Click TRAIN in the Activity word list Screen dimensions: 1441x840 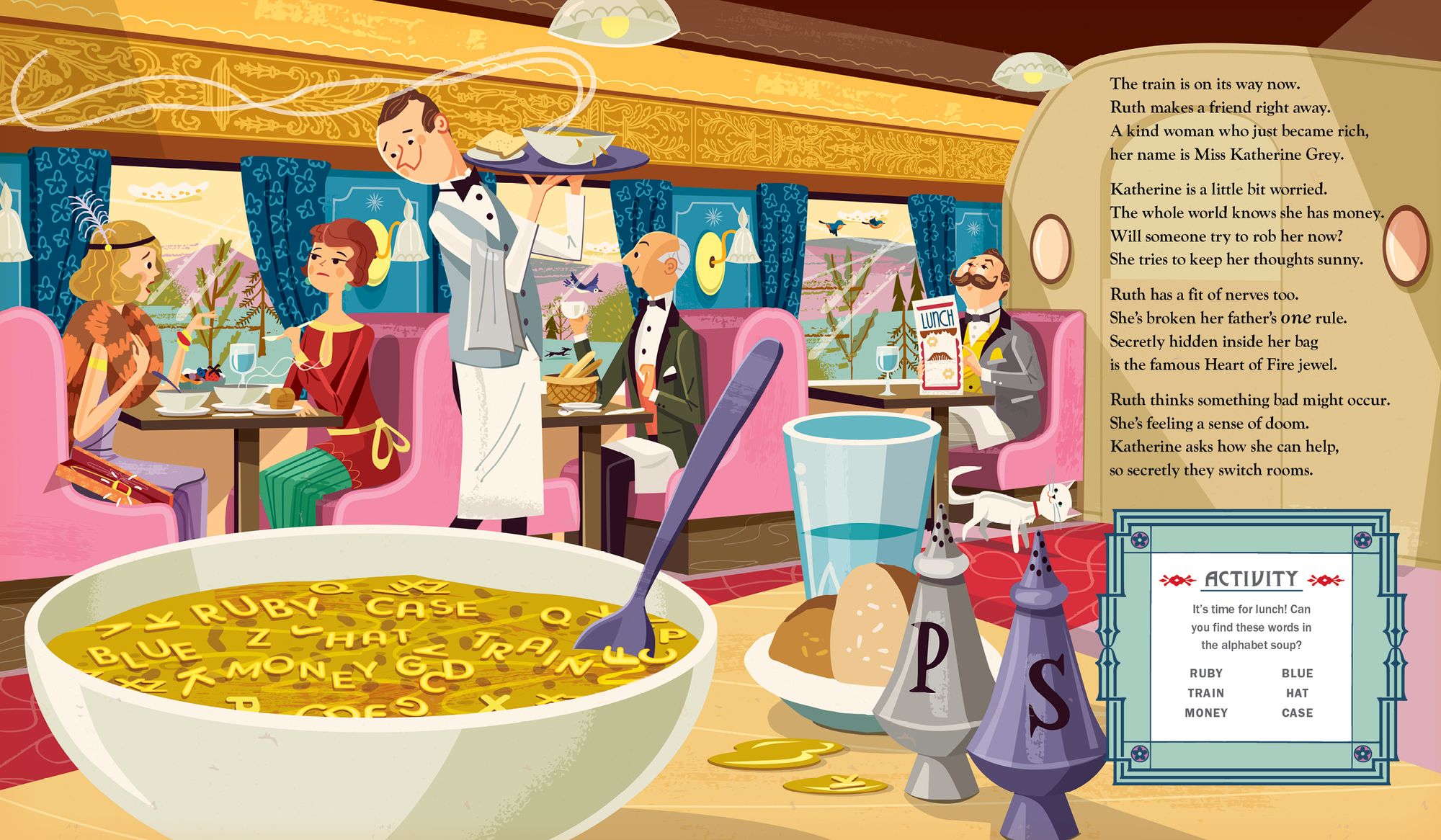pyautogui.click(x=1206, y=693)
